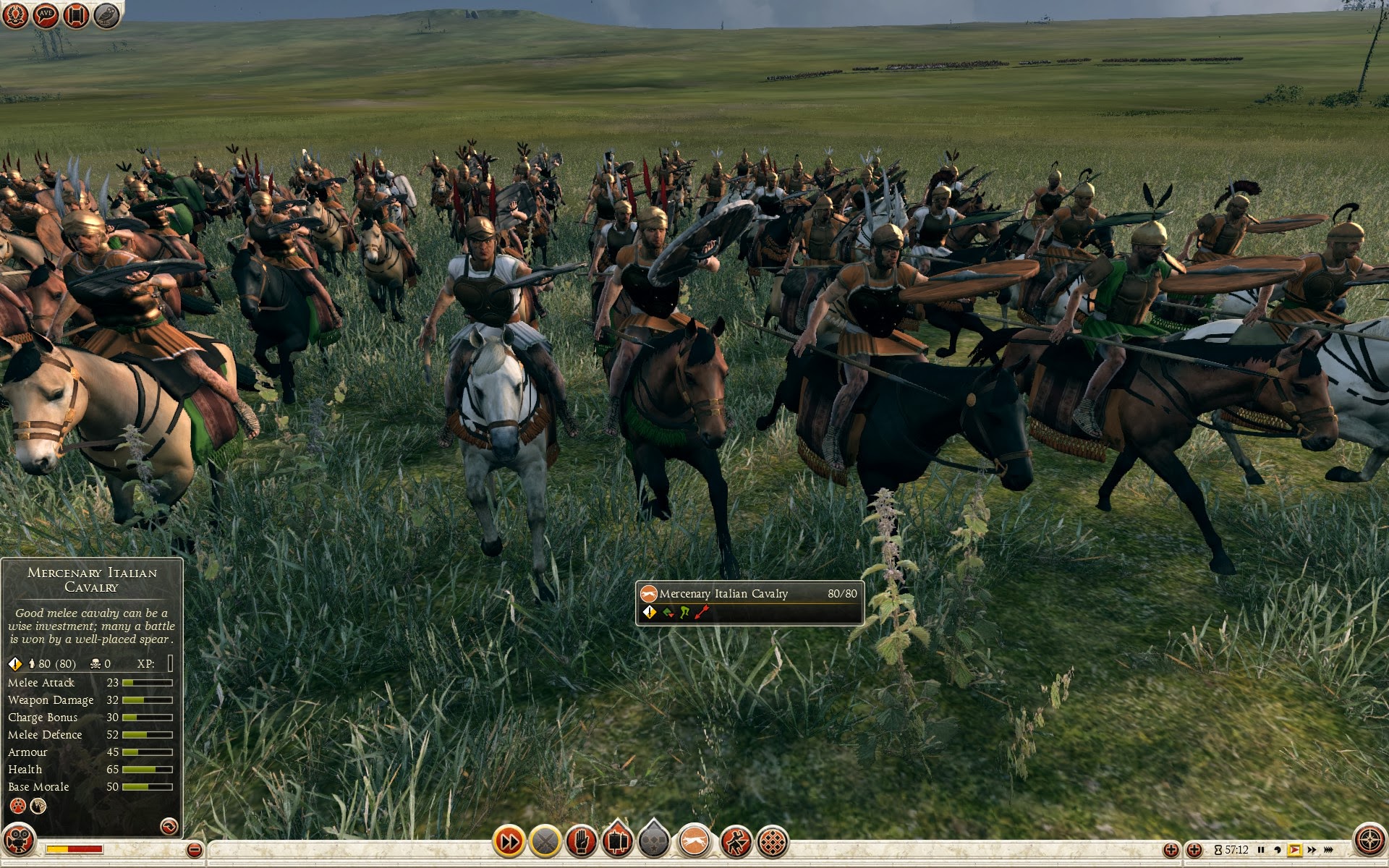Collapse the army panel with red minus button
1389x868 pixels.
click(x=194, y=850)
